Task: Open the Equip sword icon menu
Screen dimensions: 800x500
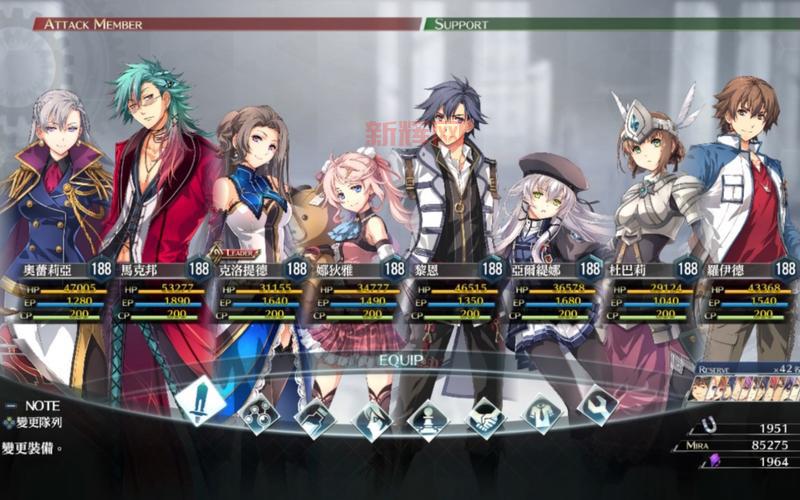Action: point(200,400)
